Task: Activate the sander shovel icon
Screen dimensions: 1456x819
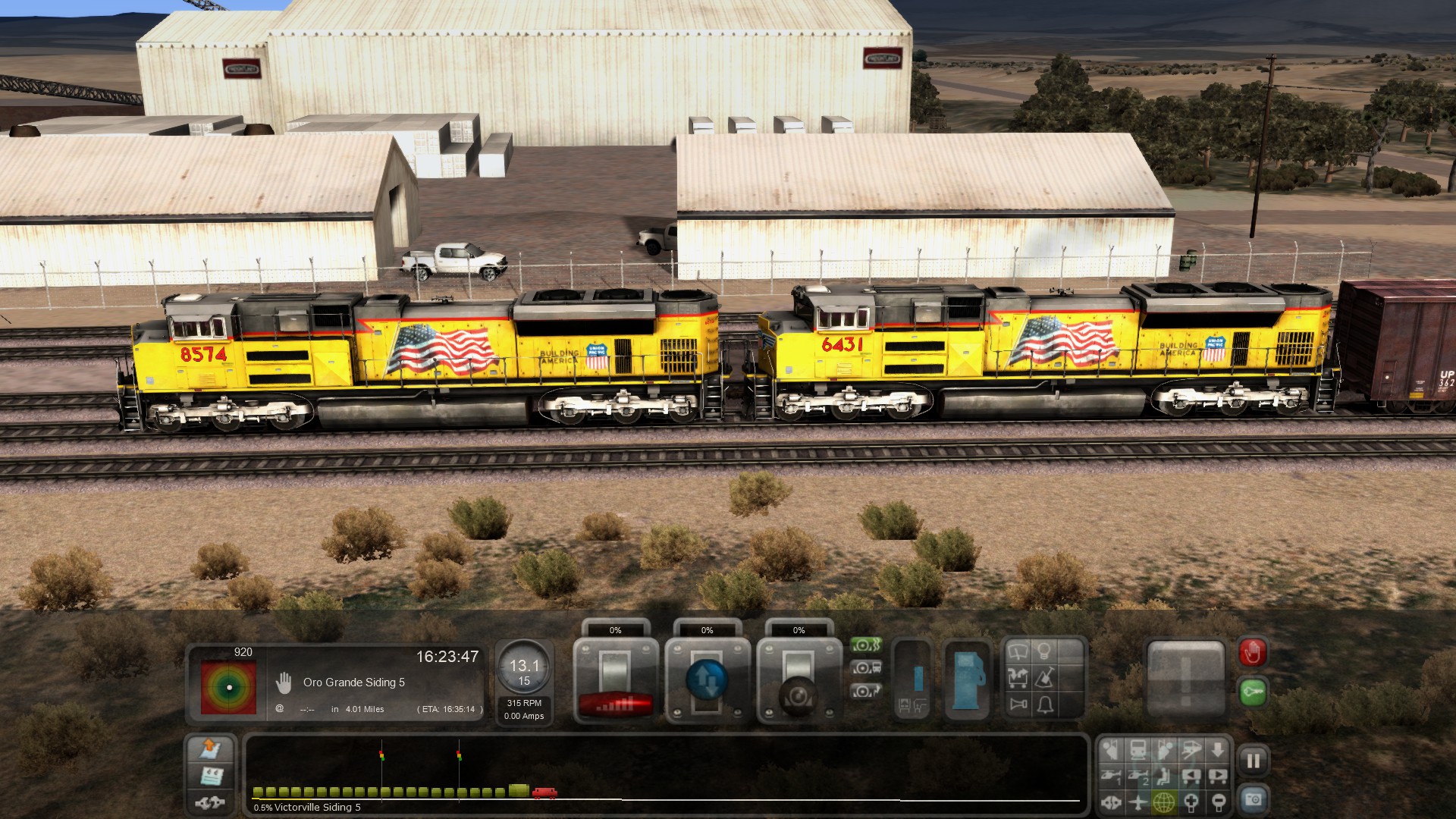Action: pos(1045,677)
